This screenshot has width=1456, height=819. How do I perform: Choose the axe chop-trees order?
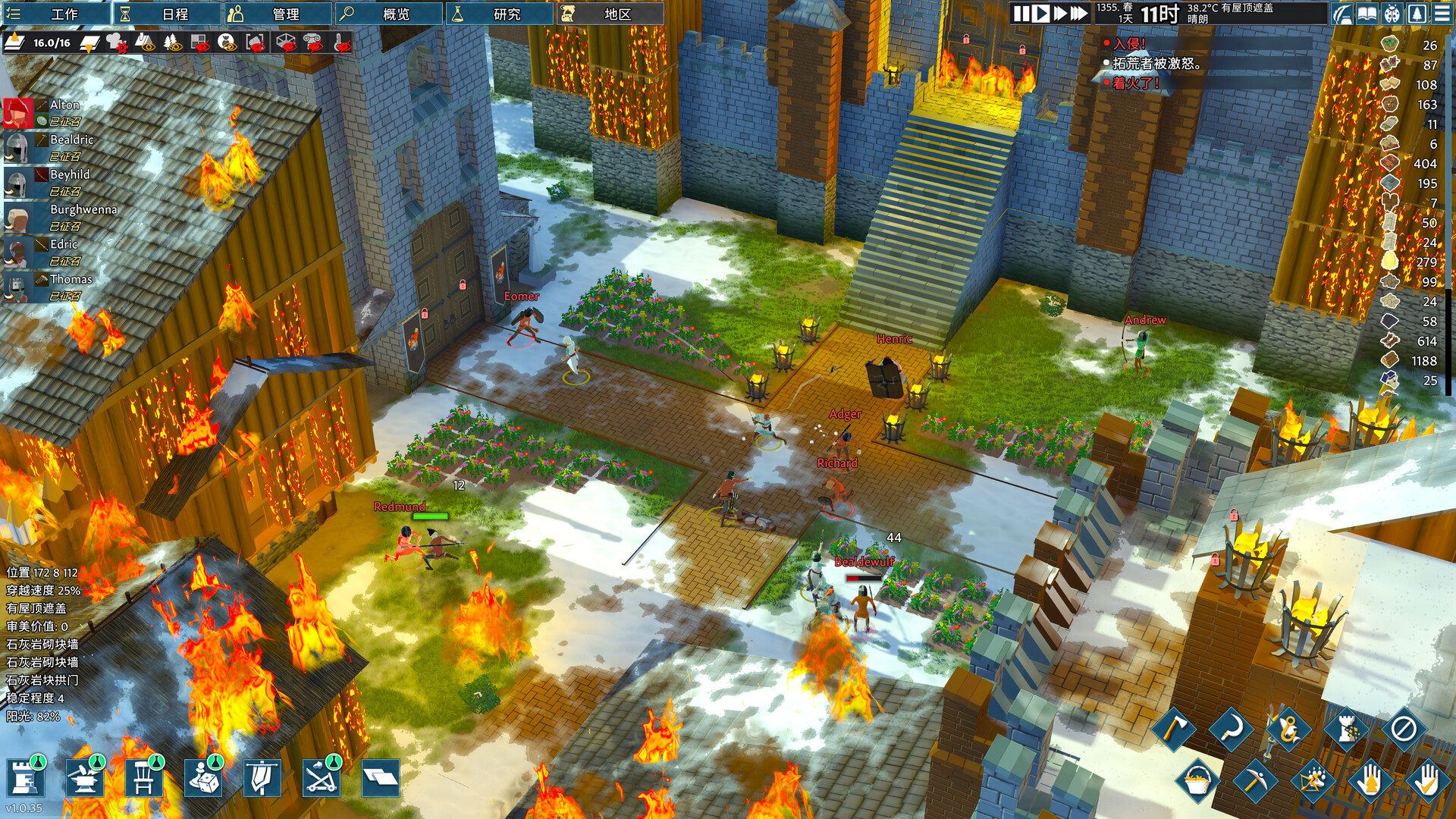(1173, 730)
